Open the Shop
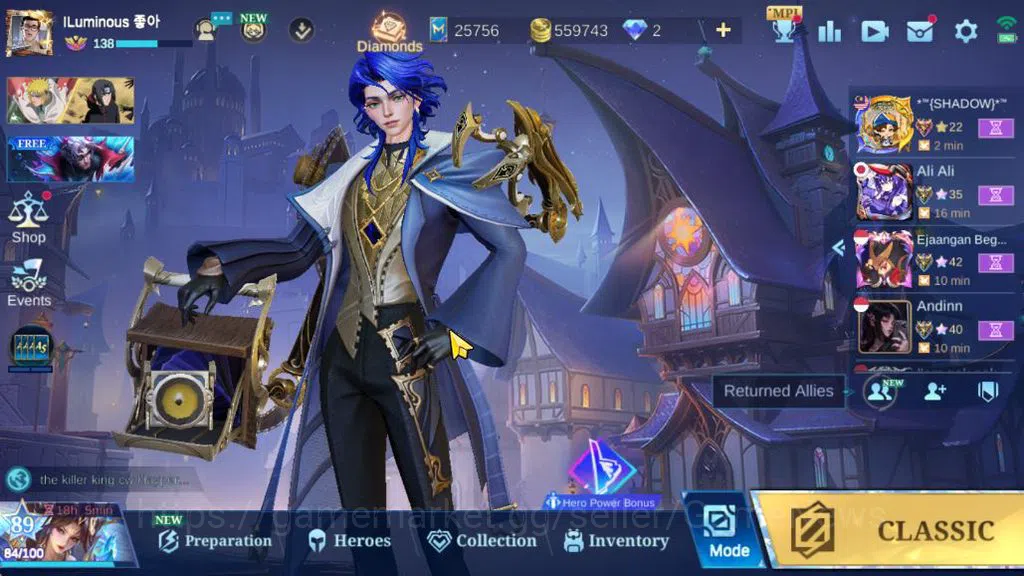This screenshot has height=576, width=1024. (28, 218)
